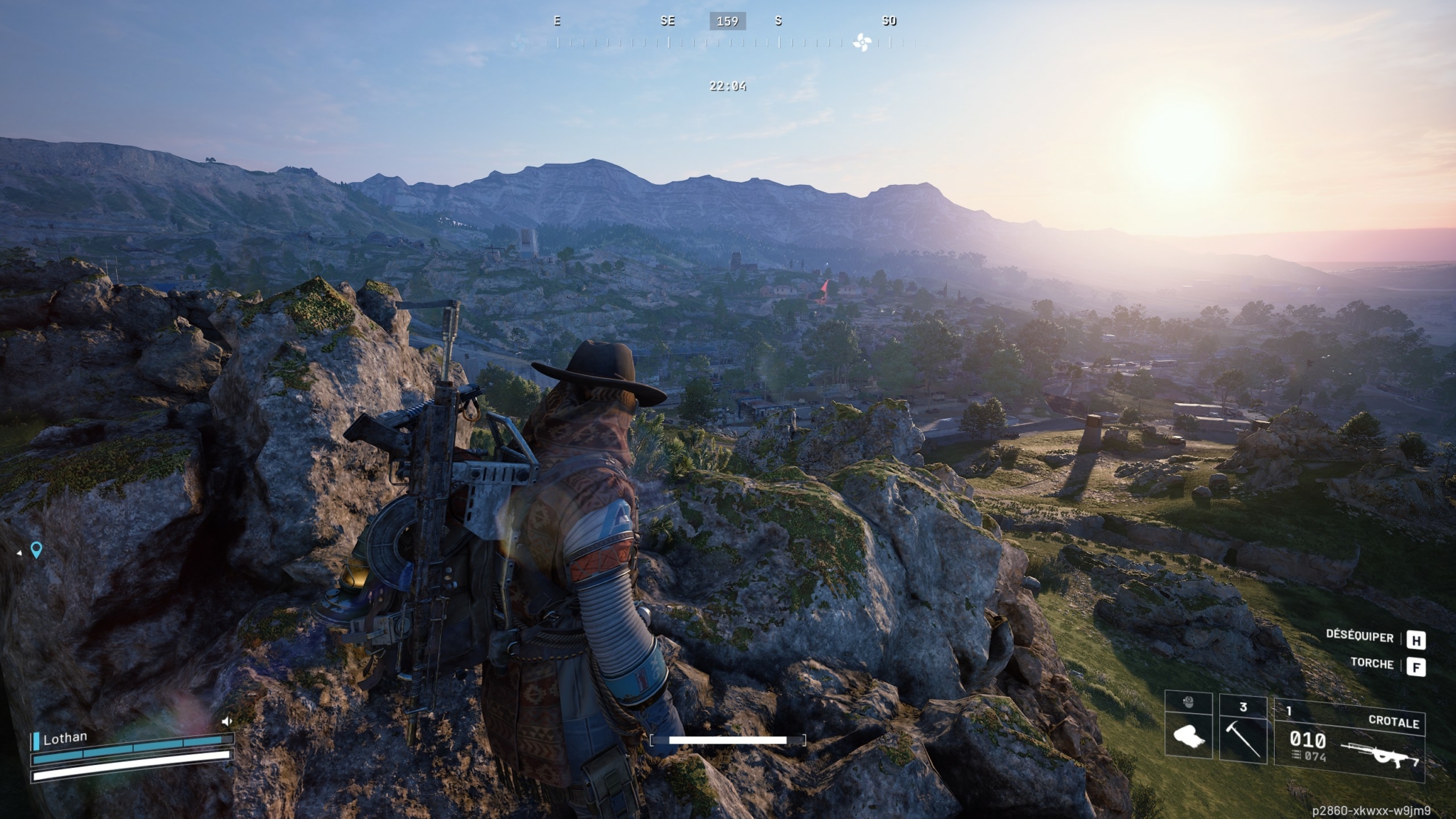The image size is (1456, 819).
Task: Toggle DÉSÉQUIPER with key H
Action: pos(1415,638)
